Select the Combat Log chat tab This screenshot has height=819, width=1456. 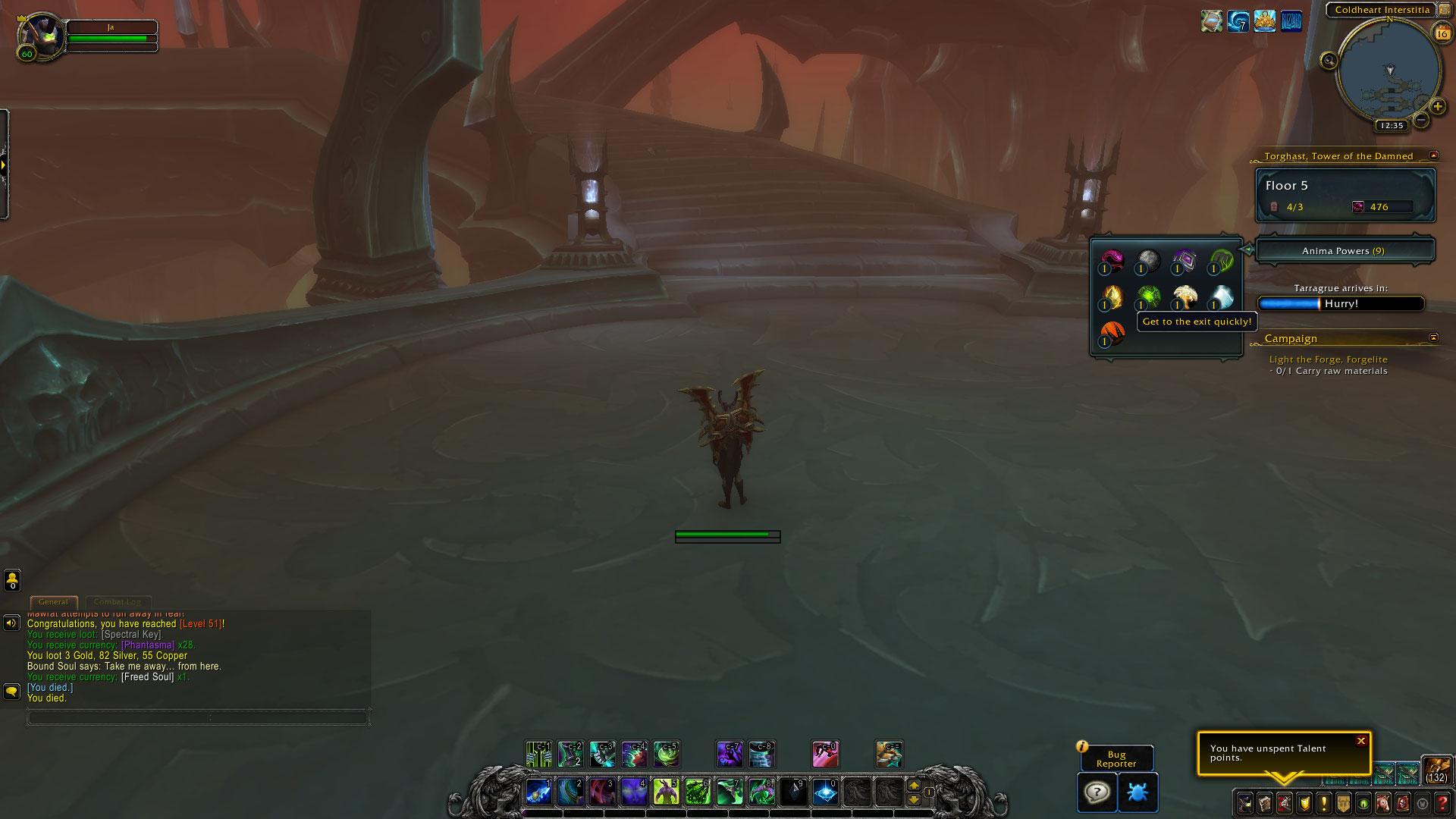(x=118, y=602)
